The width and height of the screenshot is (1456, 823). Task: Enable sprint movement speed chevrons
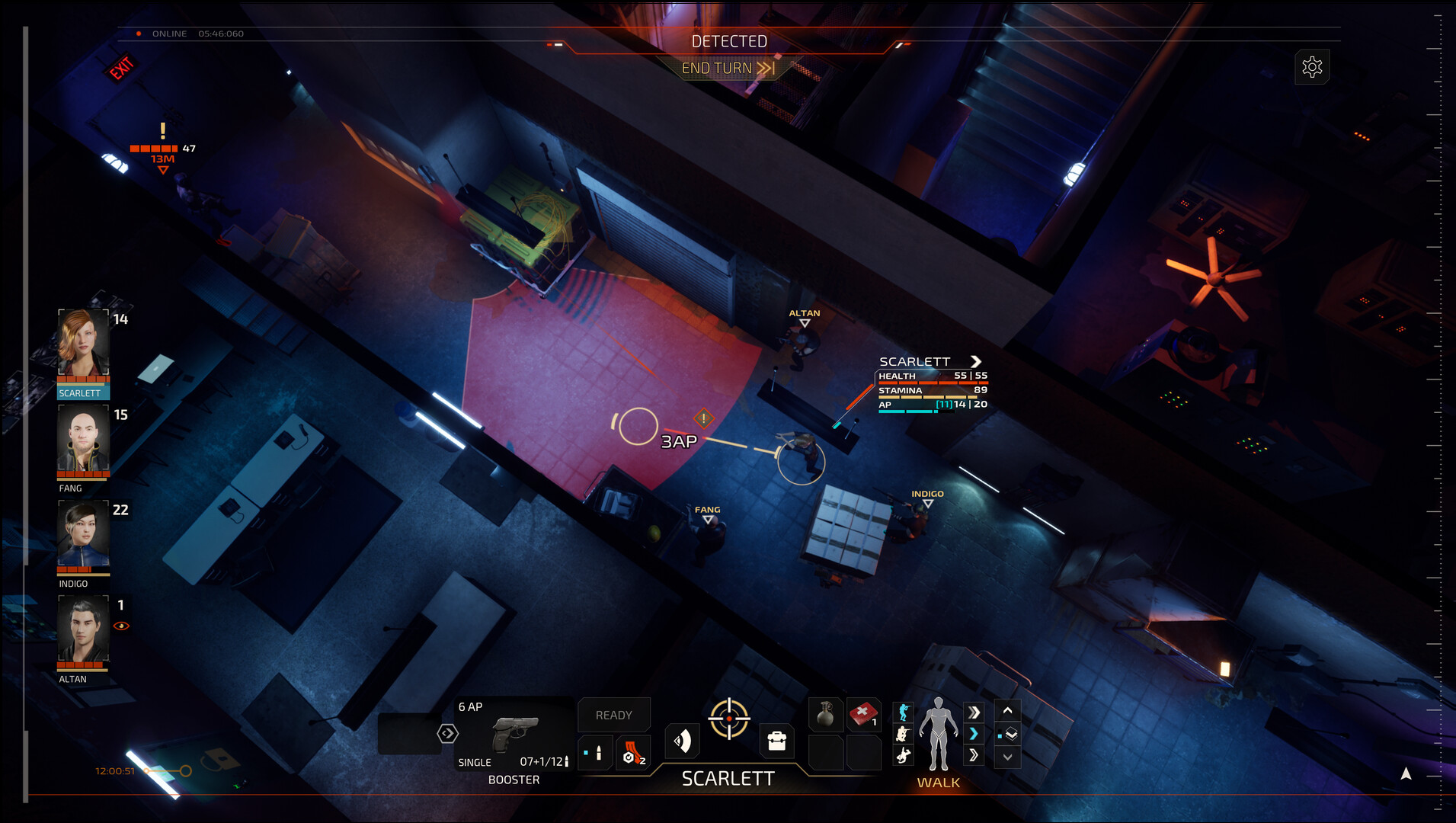click(974, 710)
